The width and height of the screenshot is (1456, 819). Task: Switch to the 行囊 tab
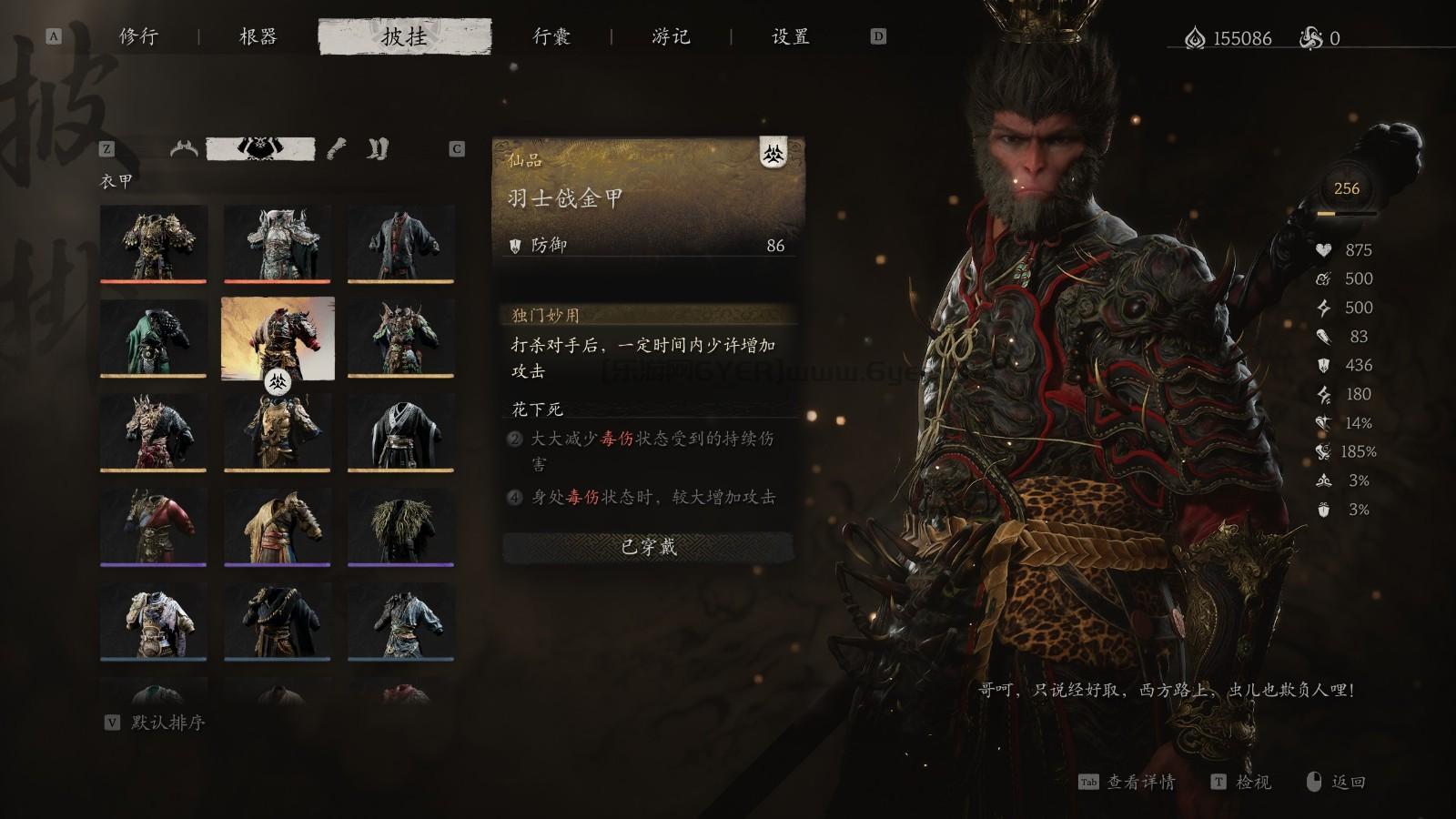point(551,38)
